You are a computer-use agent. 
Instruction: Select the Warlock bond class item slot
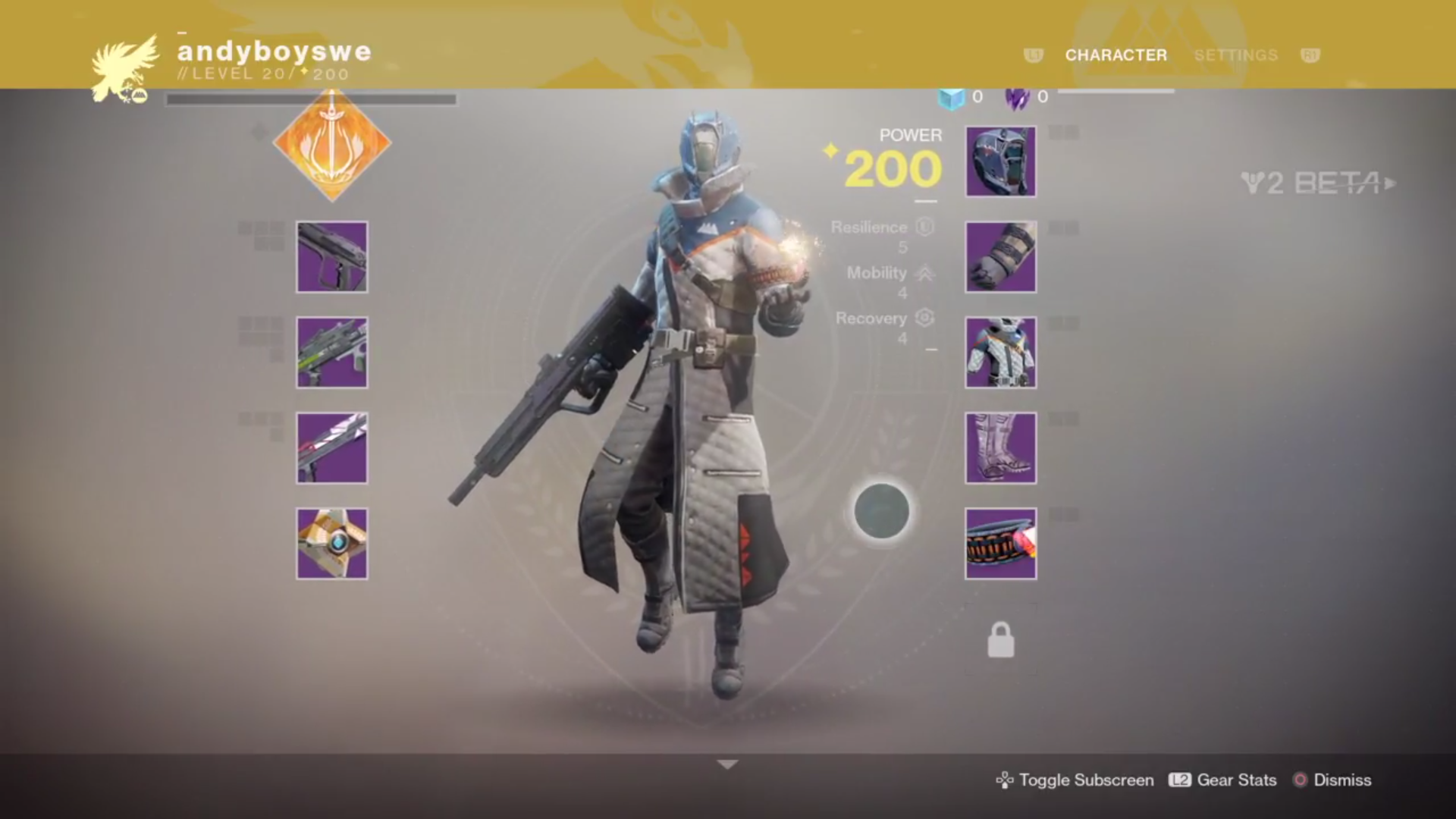pos(1000,544)
